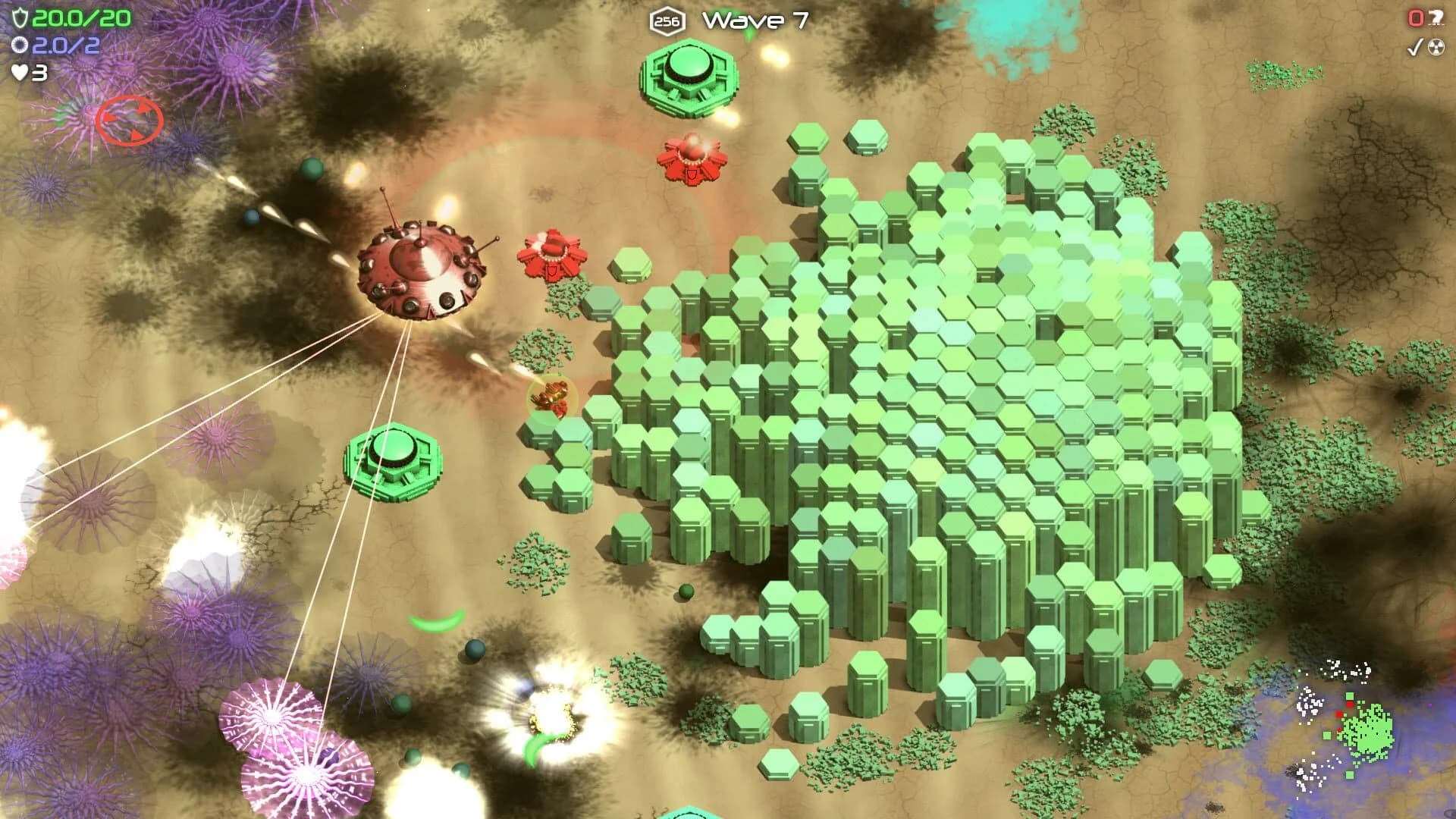Toggle the checkmark next to the nuke indicator
The width and height of the screenshot is (1456, 819).
coord(1414,47)
